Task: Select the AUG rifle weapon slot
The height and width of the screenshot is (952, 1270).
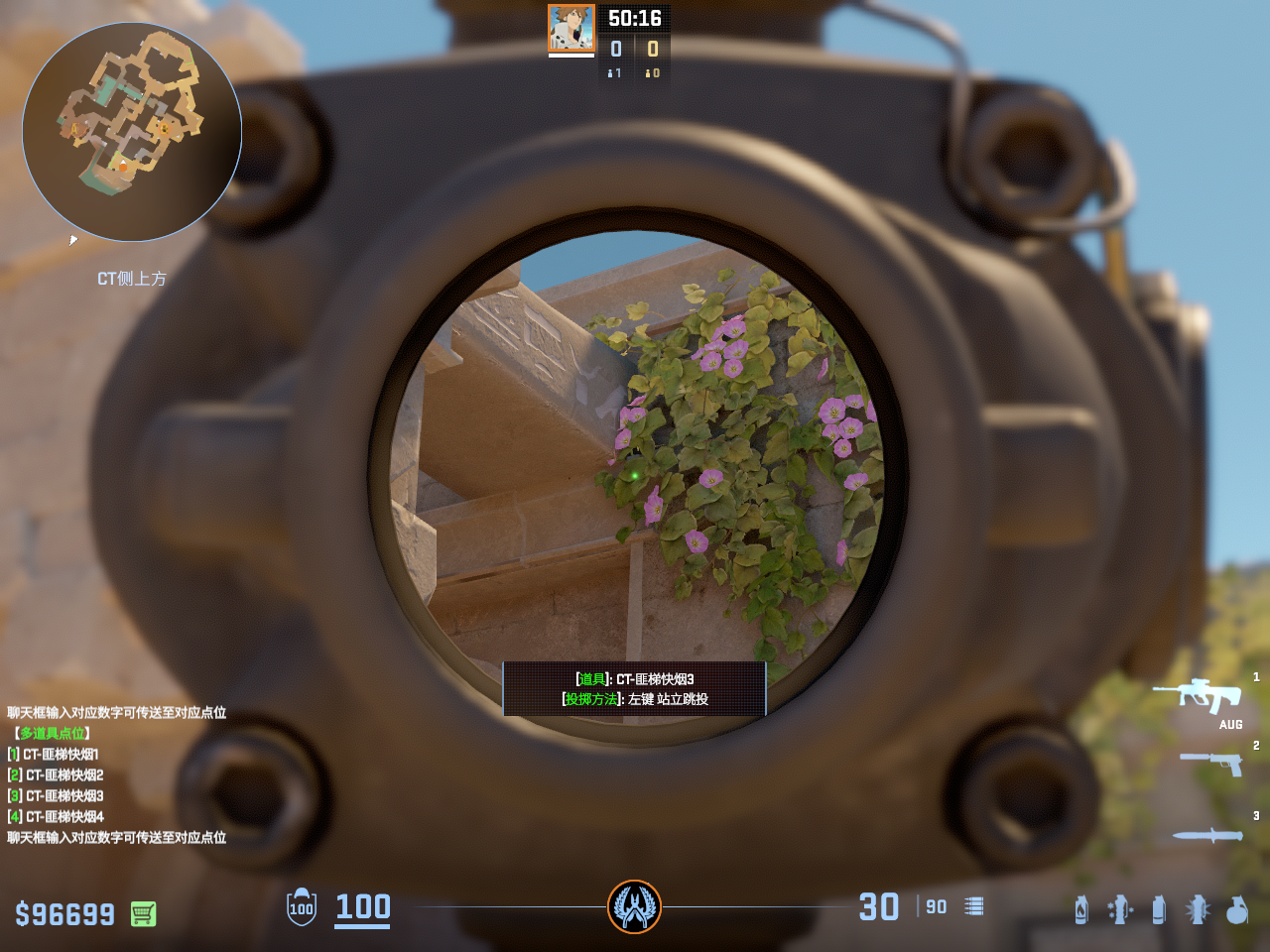Action: (x=1197, y=695)
